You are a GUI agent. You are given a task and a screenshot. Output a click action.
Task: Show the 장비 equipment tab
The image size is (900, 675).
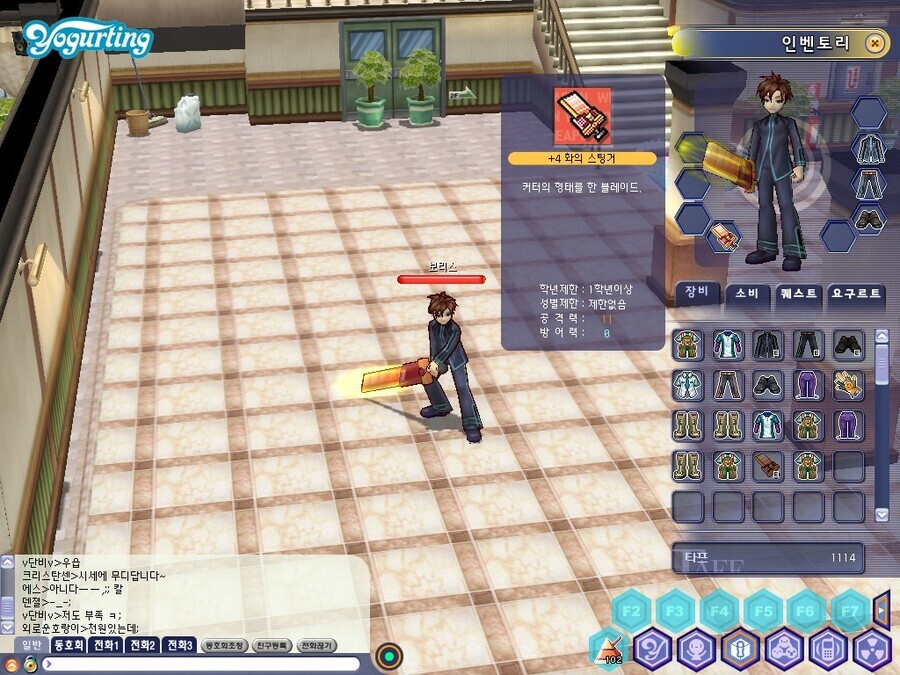696,293
